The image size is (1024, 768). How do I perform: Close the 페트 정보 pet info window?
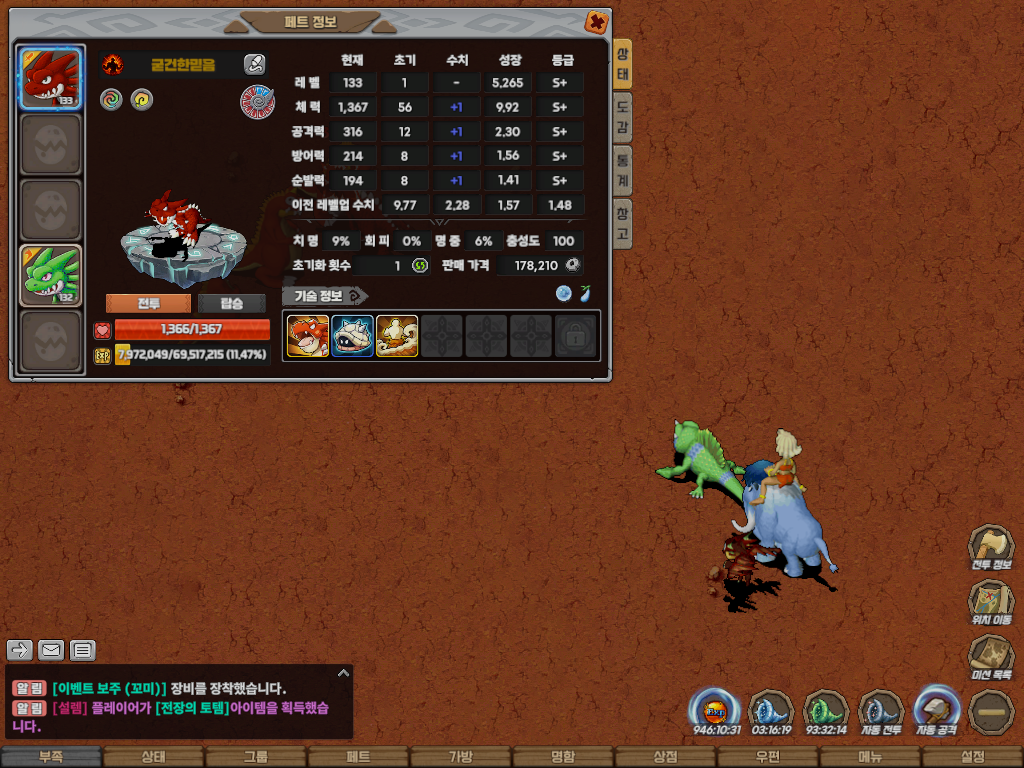pos(596,22)
